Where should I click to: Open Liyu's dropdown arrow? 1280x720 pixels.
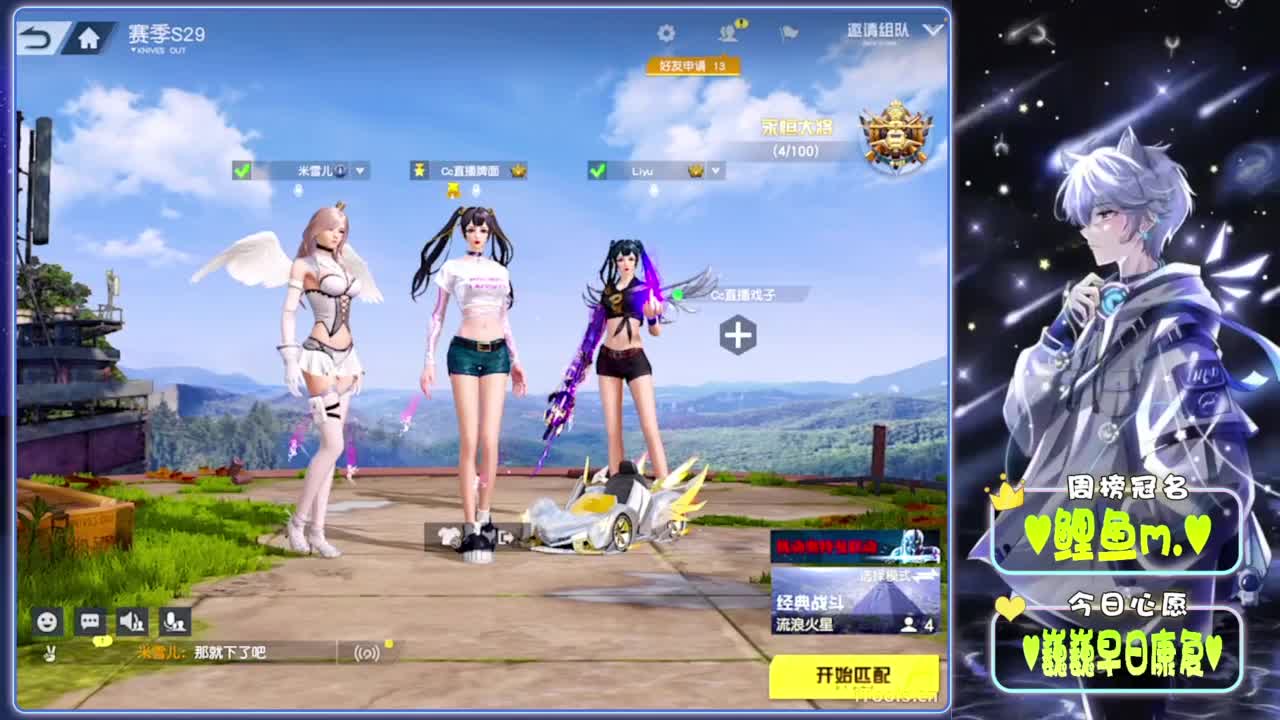coord(716,170)
